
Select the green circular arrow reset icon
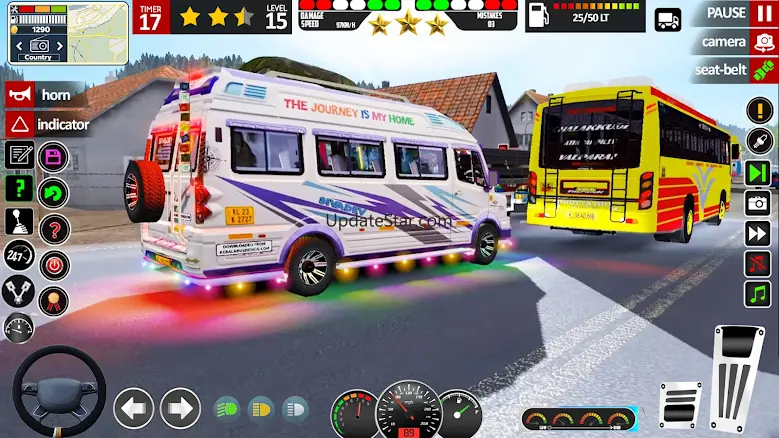pos(53,193)
